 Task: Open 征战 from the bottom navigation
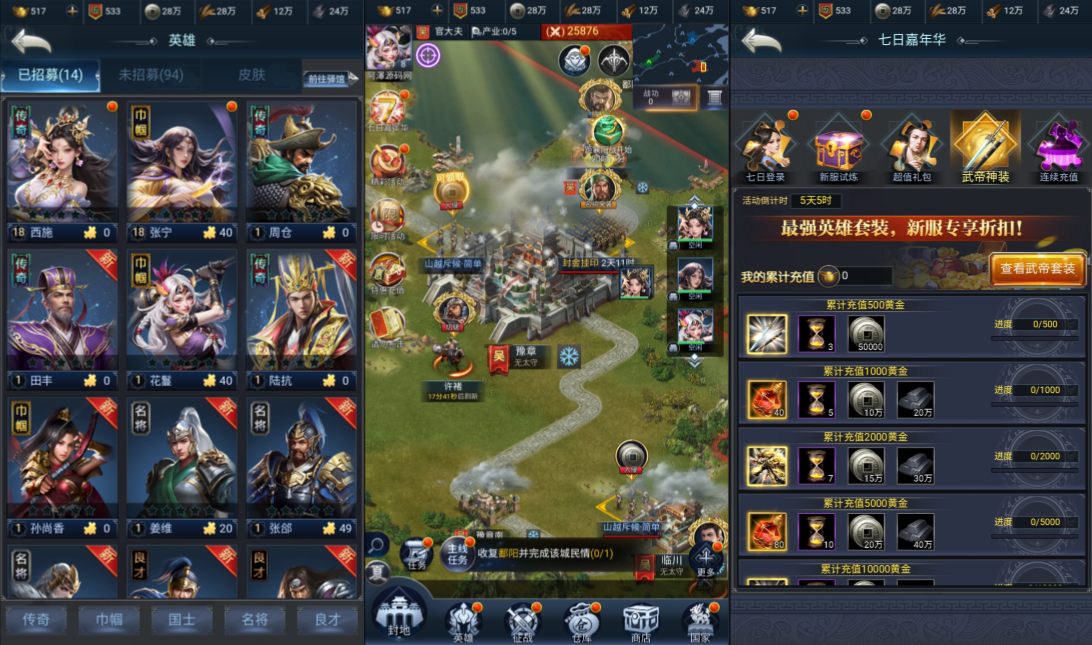click(522, 620)
